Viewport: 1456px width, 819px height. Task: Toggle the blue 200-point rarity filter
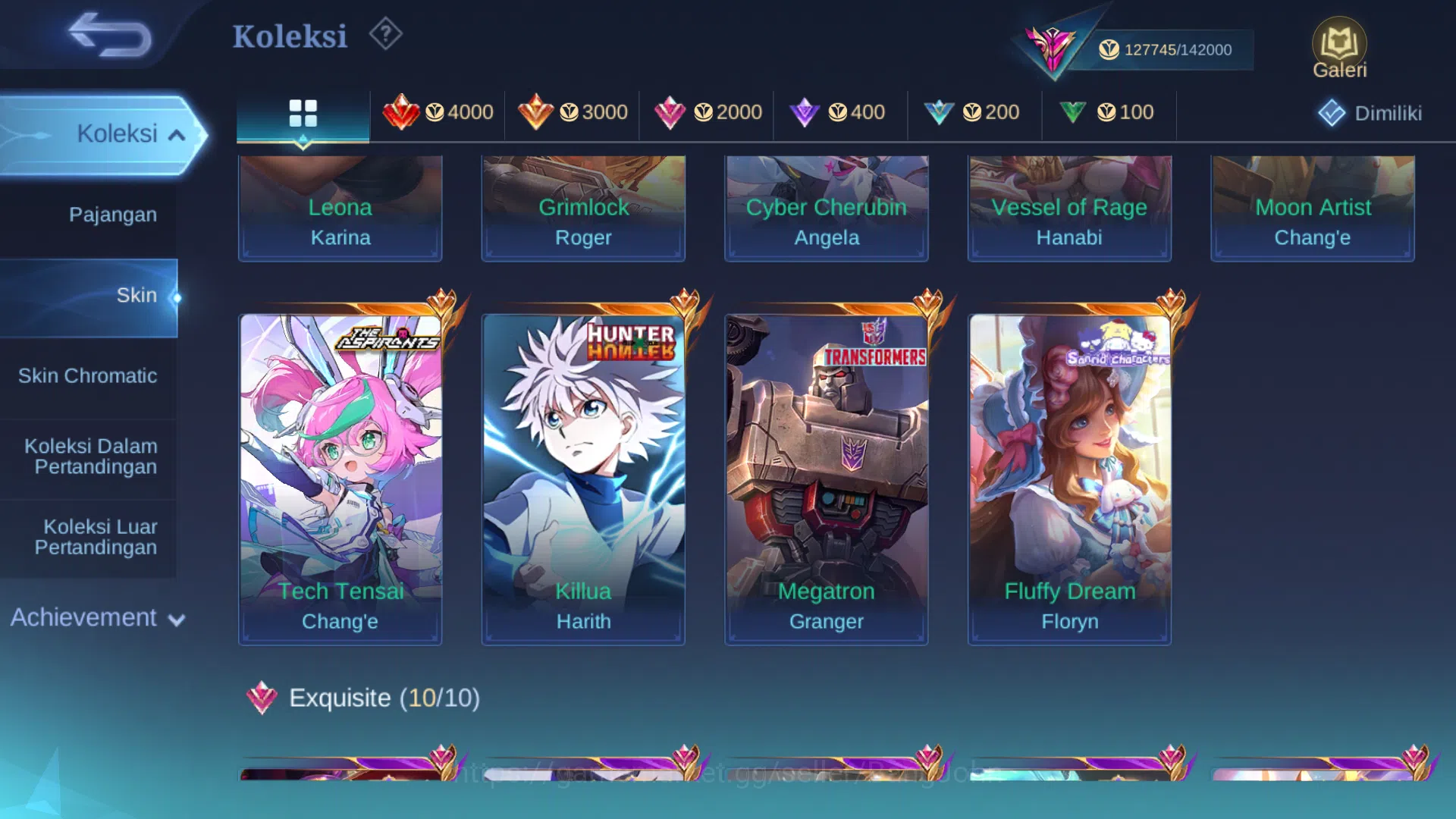pos(974,112)
